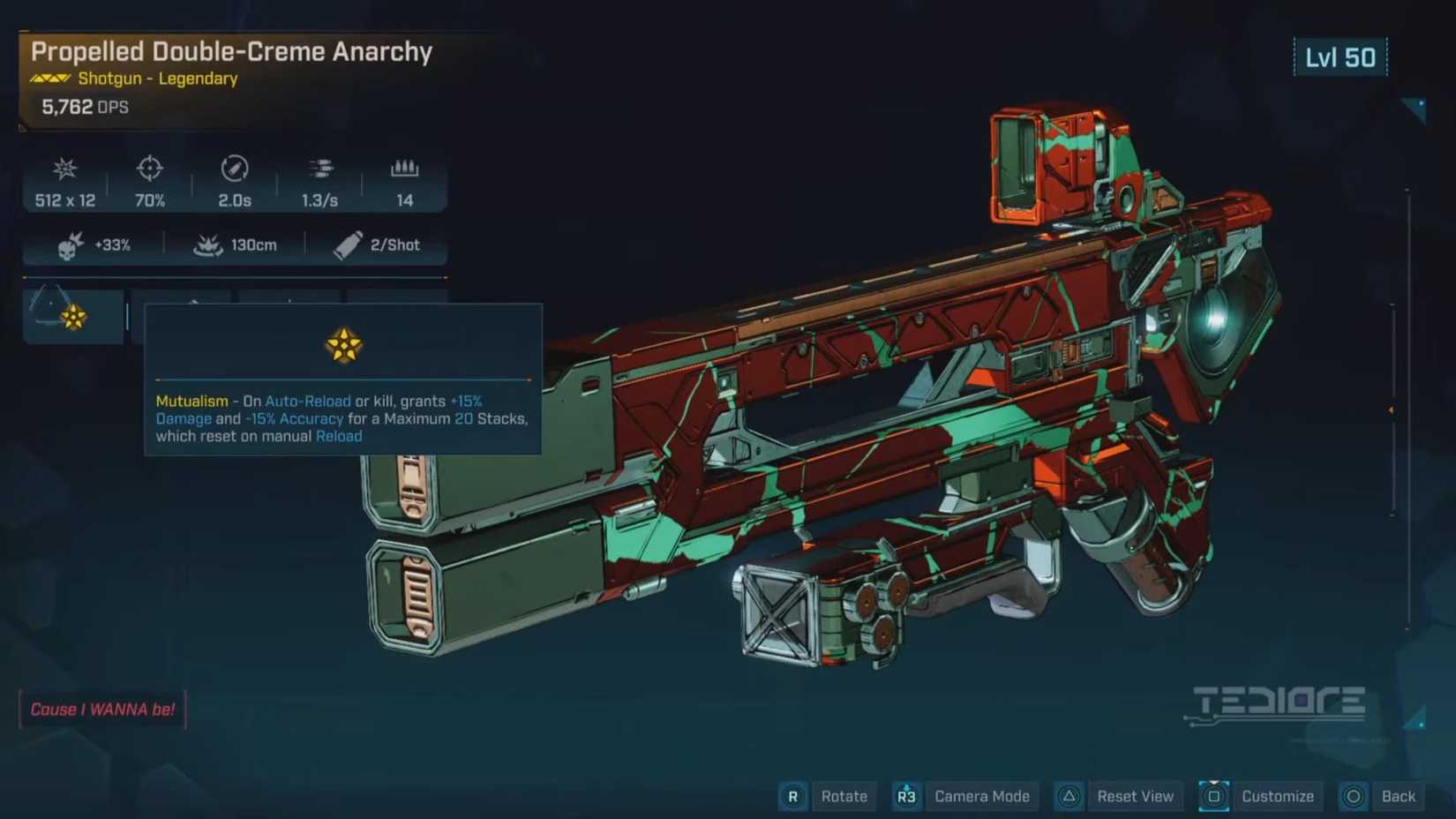Click the fire rate icon above 1.3/s
Screen dimensions: 1456x819
[x=319, y=168]
